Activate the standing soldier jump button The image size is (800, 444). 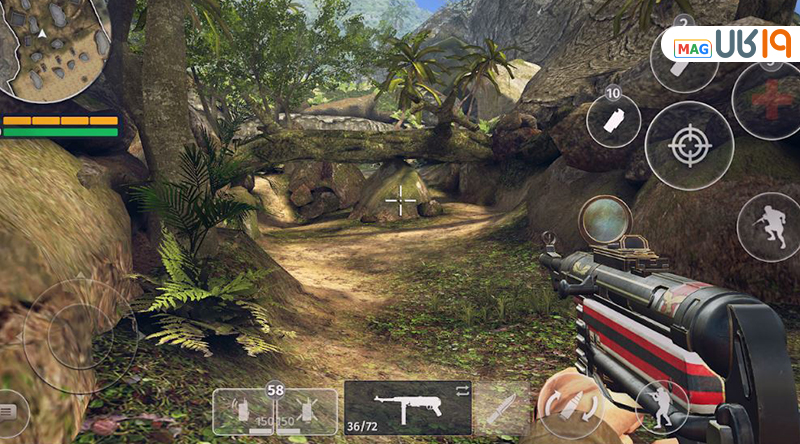coord(661,405)
